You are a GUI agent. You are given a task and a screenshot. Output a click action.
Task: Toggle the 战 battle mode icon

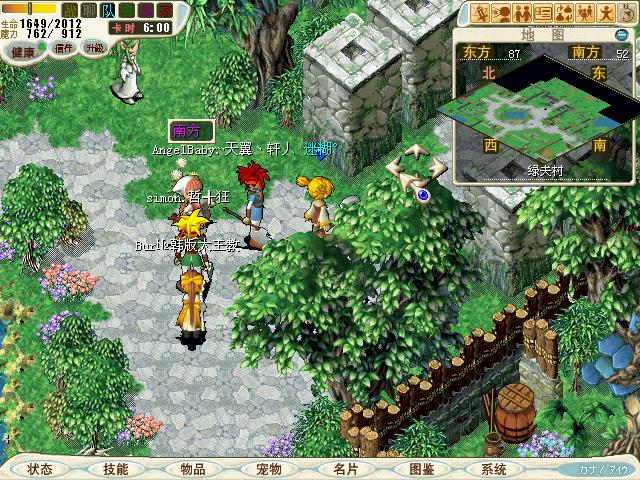pos(70,10)
